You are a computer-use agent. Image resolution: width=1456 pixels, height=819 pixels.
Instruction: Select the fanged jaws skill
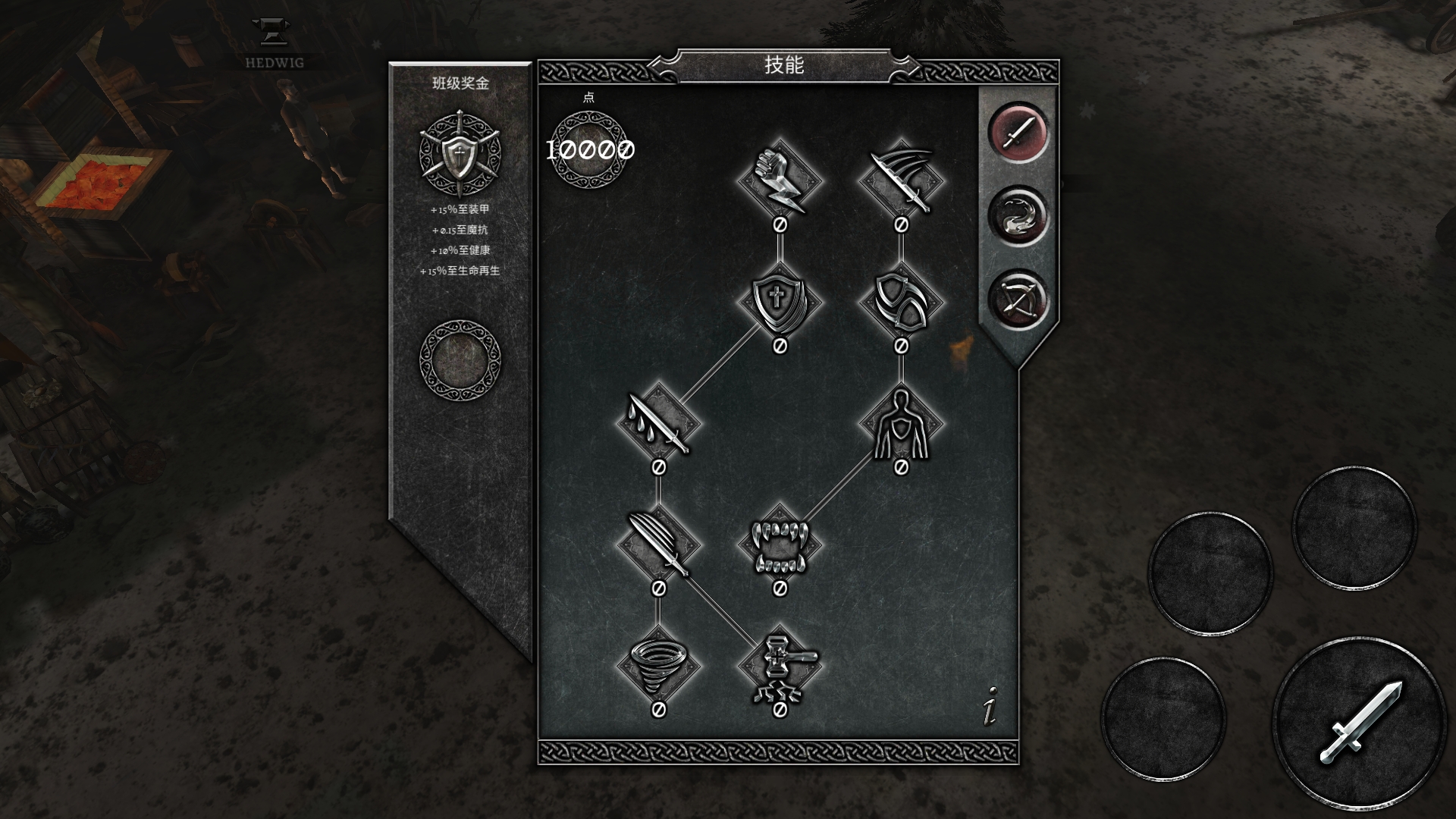[780, 545]
